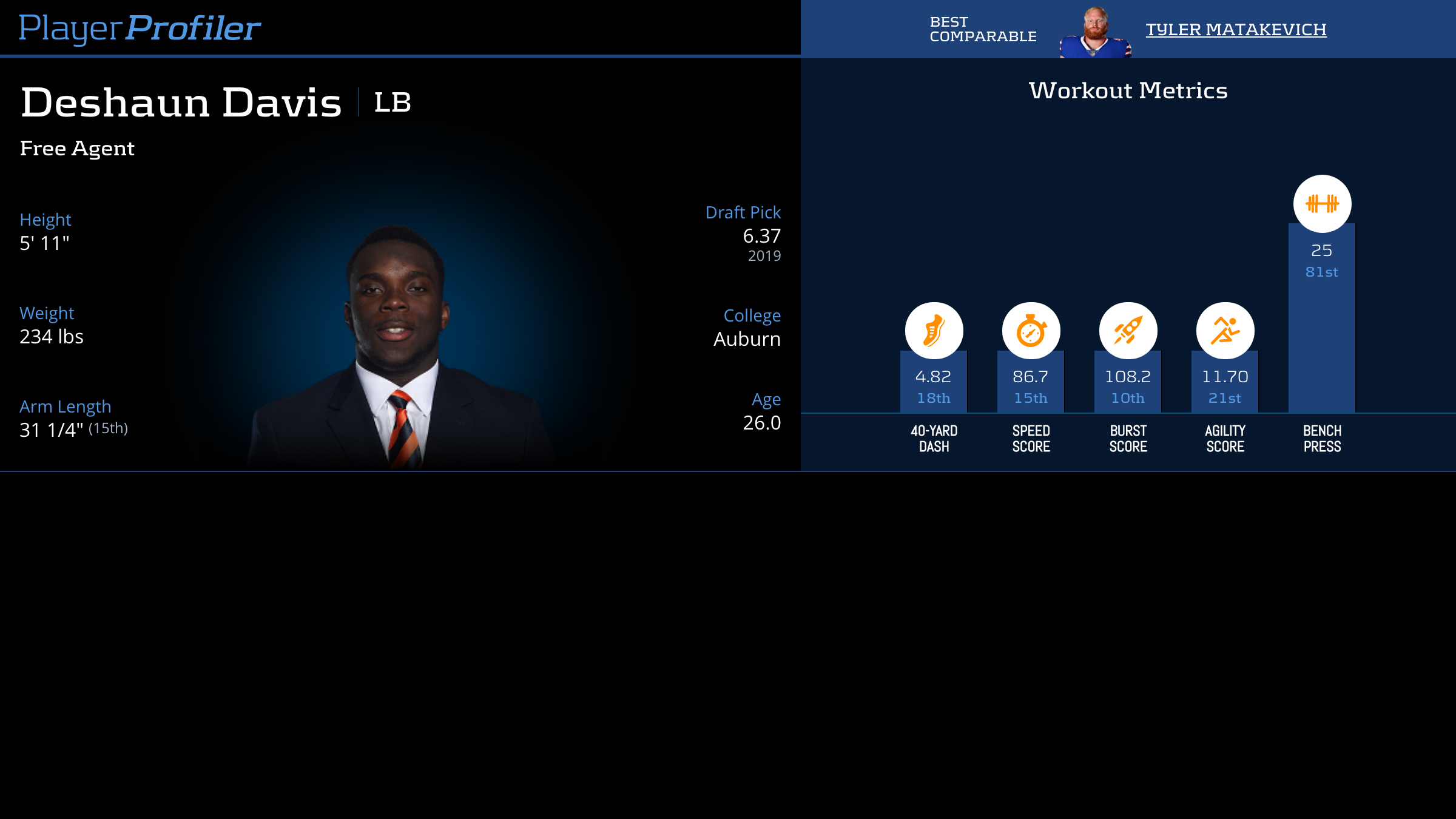Select the Bench Press barbell icon

(x=1322, y=203)
